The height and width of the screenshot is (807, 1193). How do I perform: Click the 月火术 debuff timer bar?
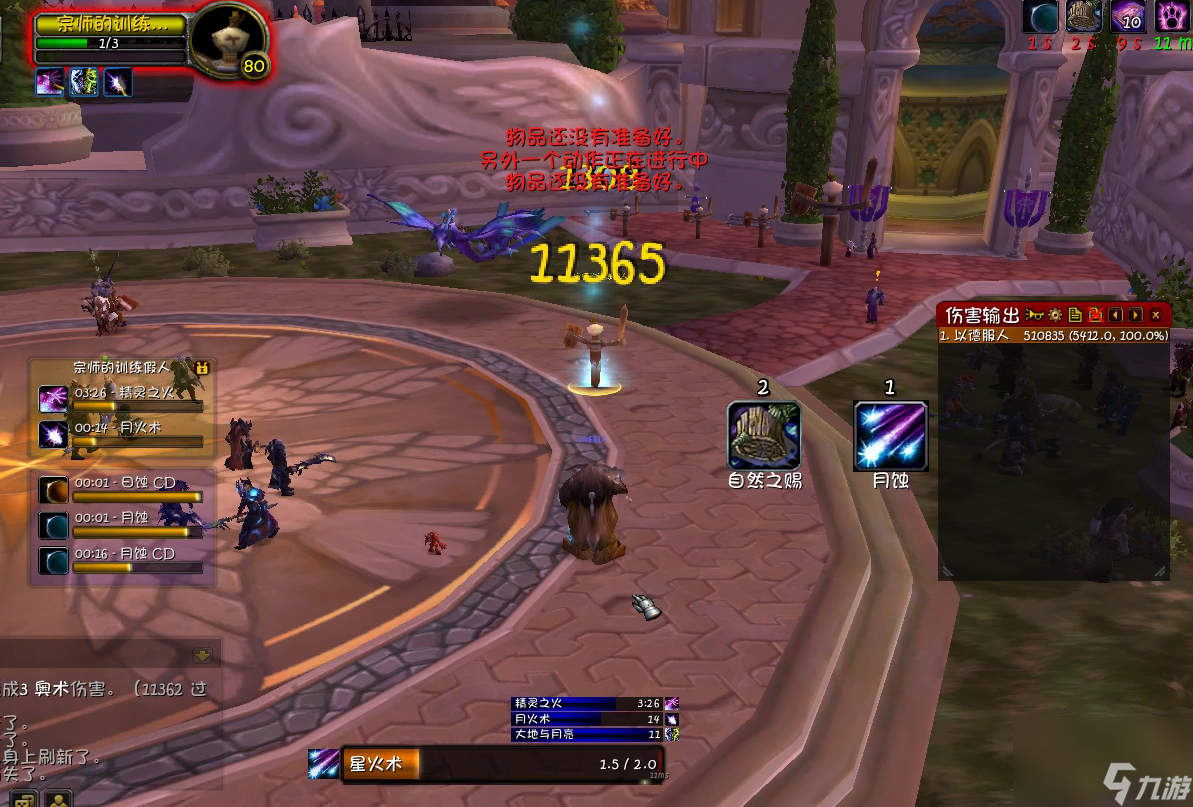[x=137, y=435]
